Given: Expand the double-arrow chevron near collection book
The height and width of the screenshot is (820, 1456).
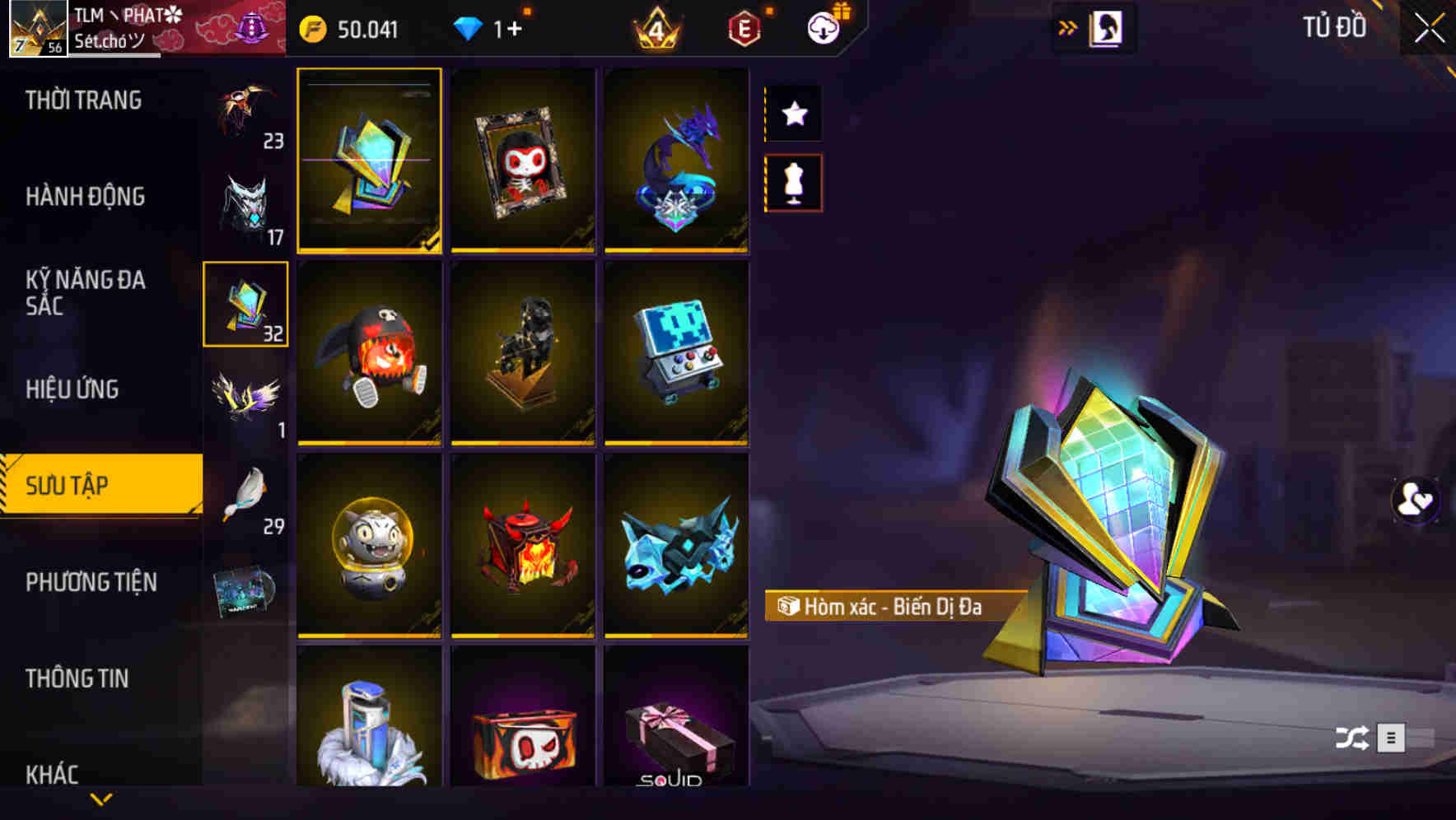Looking at the screenshot, I should tap(1068, 27).
